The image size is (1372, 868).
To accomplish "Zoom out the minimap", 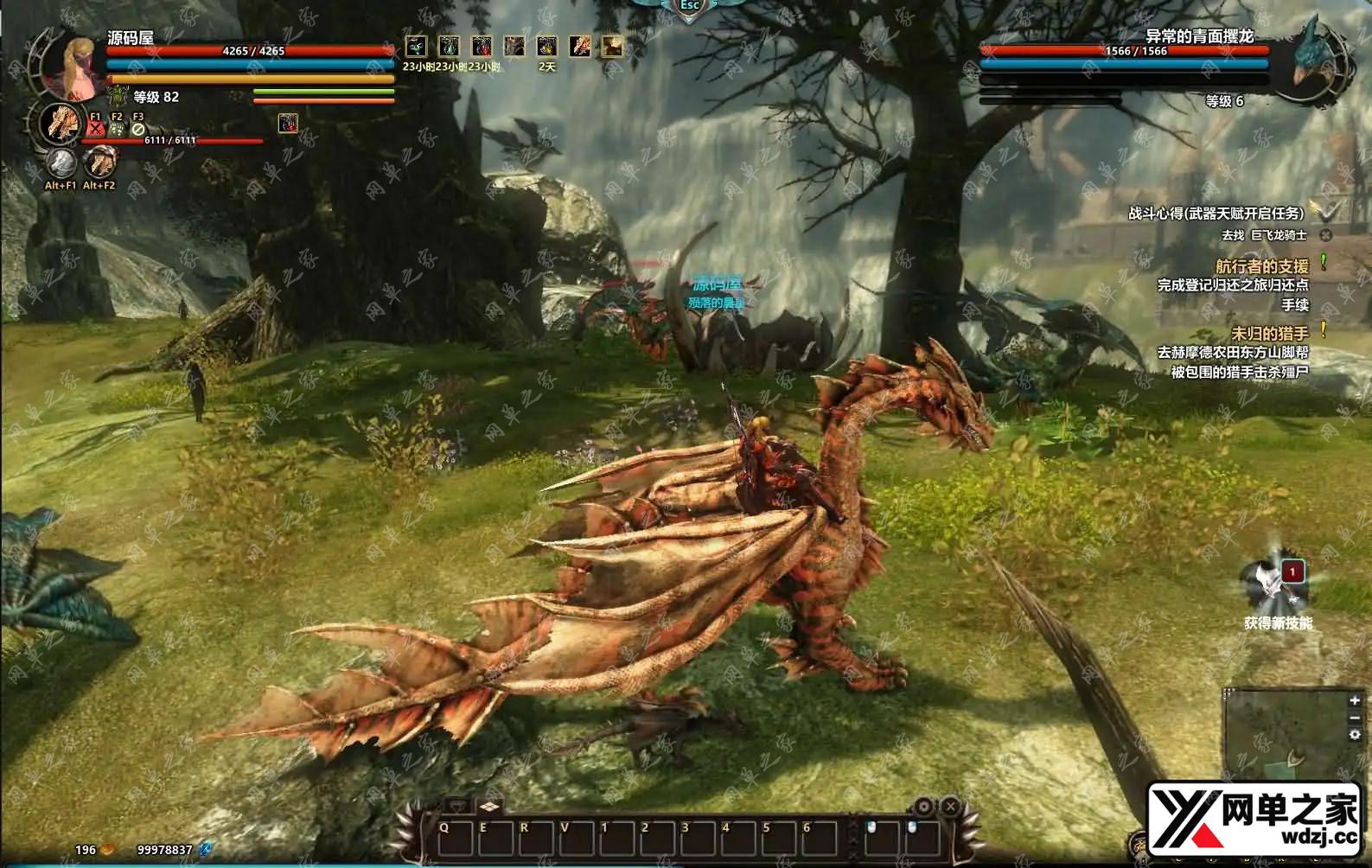I will (x=1355, y=718).
